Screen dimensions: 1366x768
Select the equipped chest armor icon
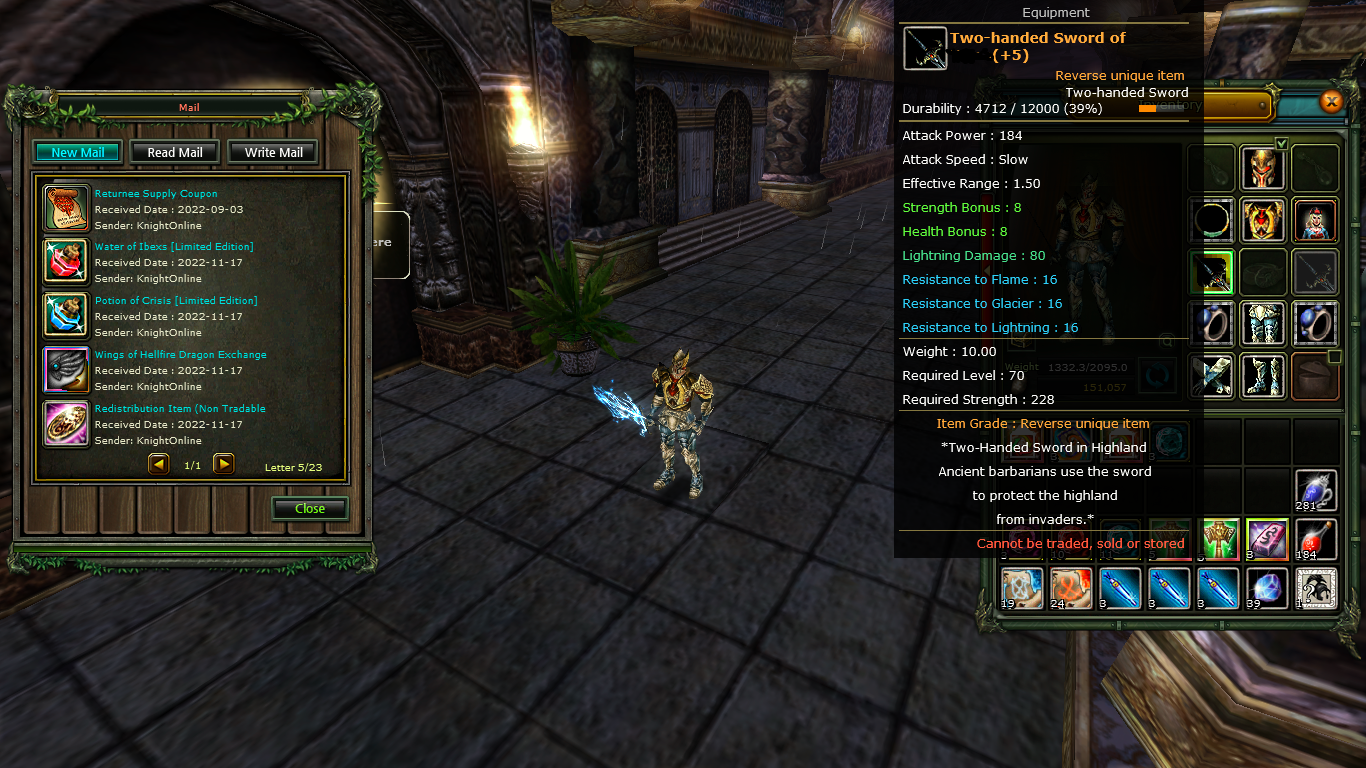pyautogui.click(x=1263, y=221)
